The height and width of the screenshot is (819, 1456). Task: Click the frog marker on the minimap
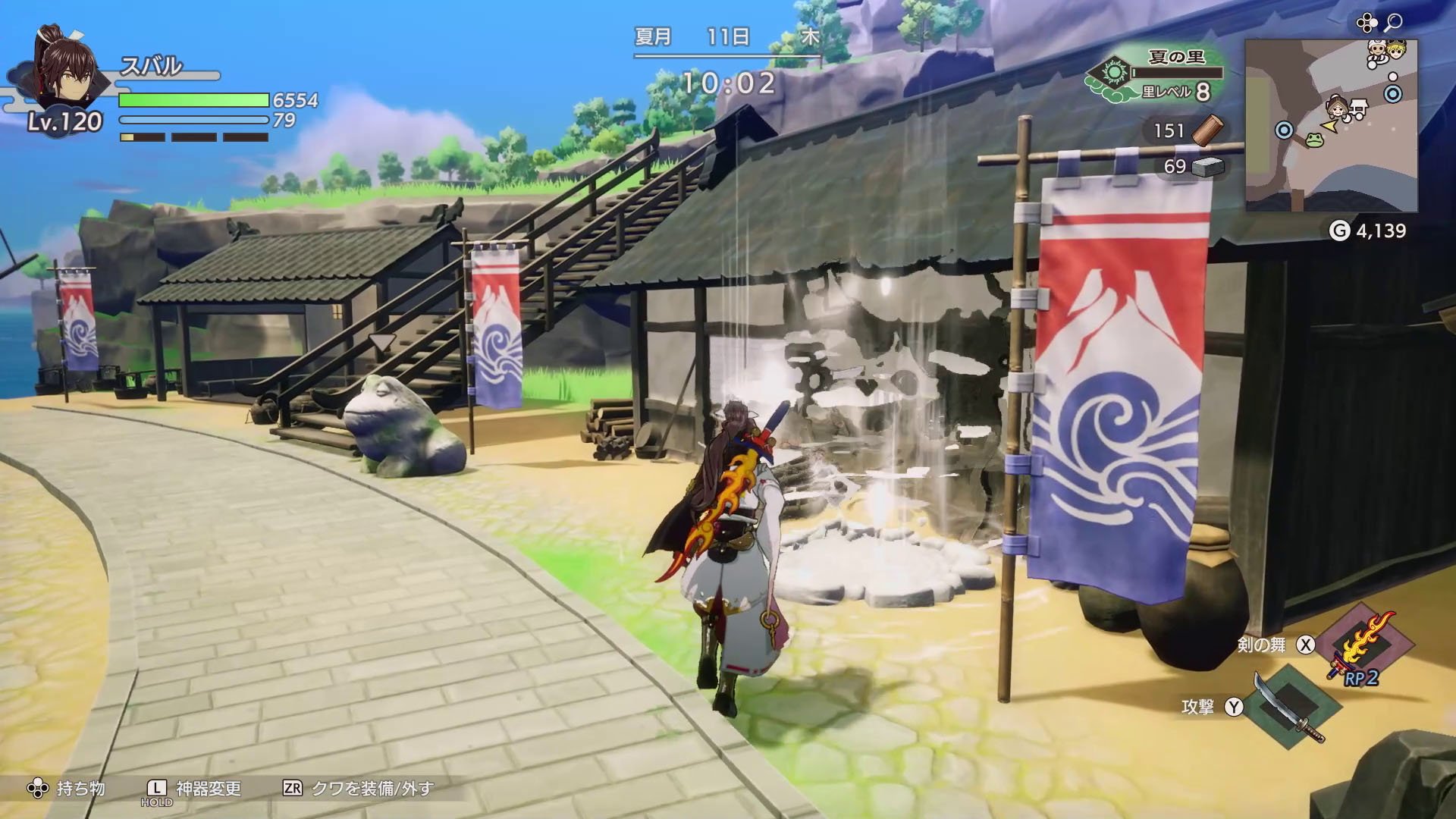pos(1313,141)
